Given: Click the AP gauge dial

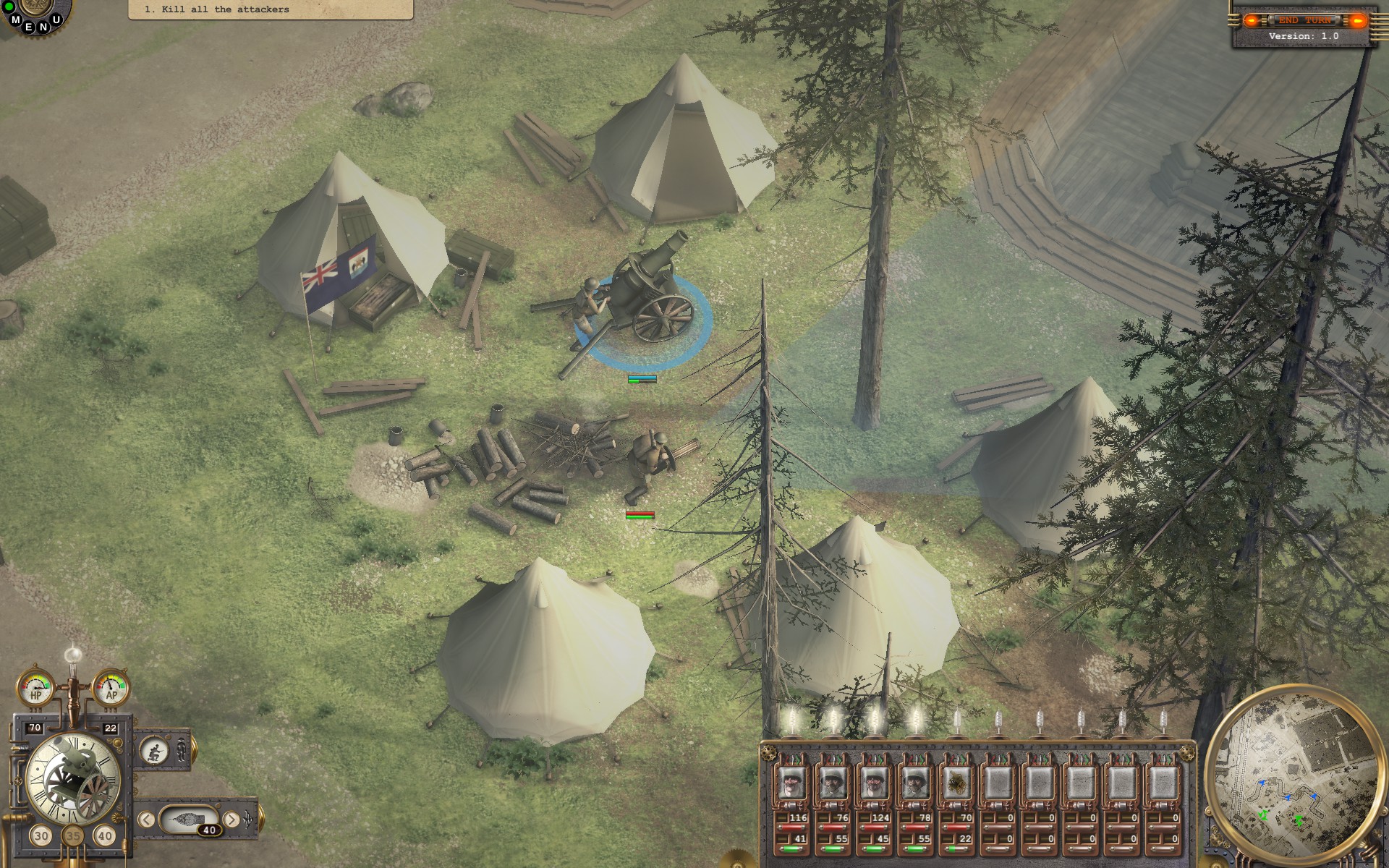Looking at the screenshot, I should click(x=110, y=687).
